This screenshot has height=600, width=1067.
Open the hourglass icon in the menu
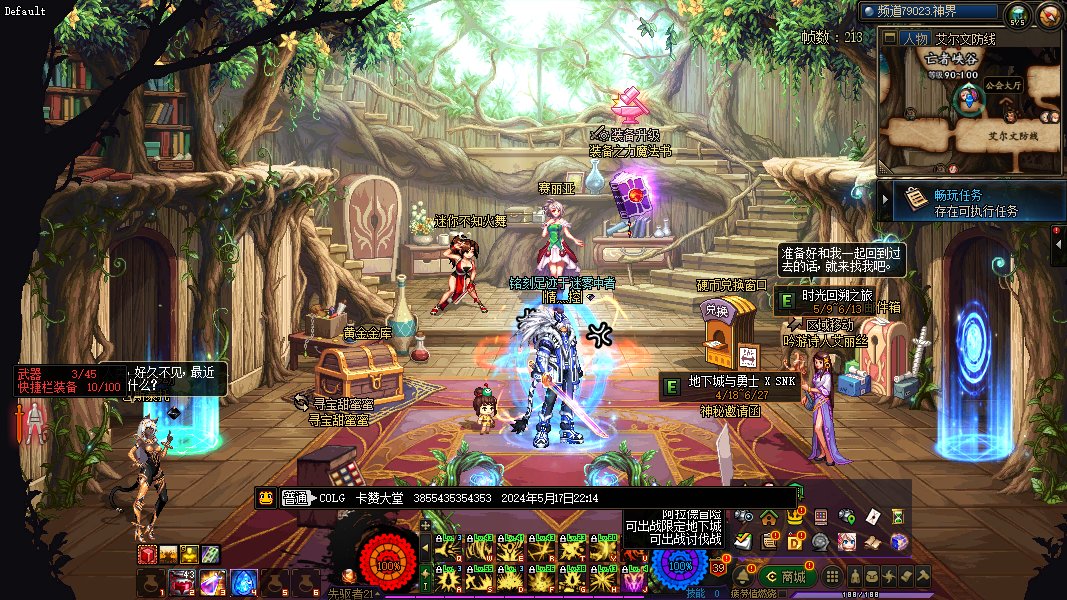click(898, 517)
